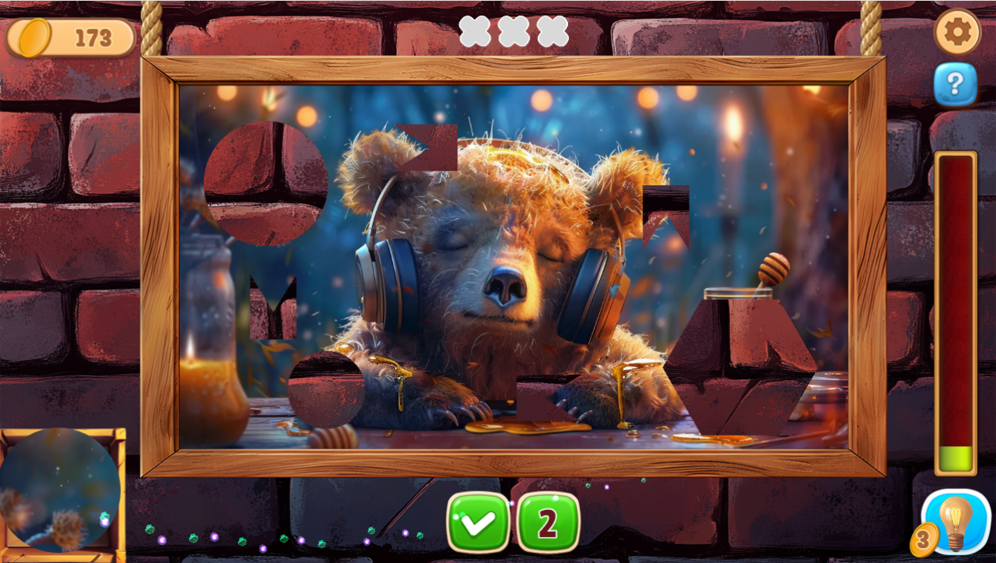Screen dimensions: 996x563
Task: Confirm with the green checkmark button
Action: pos(478,522)
